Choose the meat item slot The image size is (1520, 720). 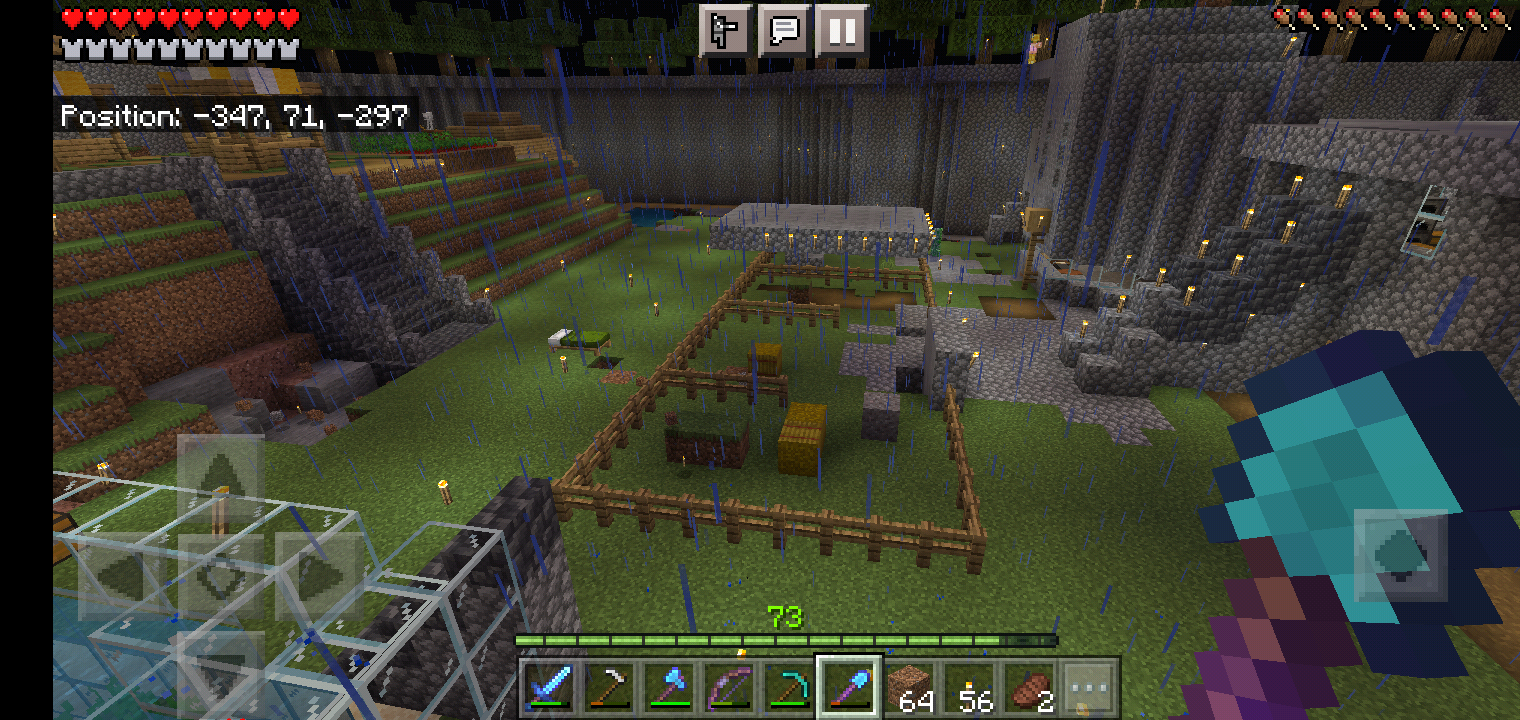[x=1030, y=687]
